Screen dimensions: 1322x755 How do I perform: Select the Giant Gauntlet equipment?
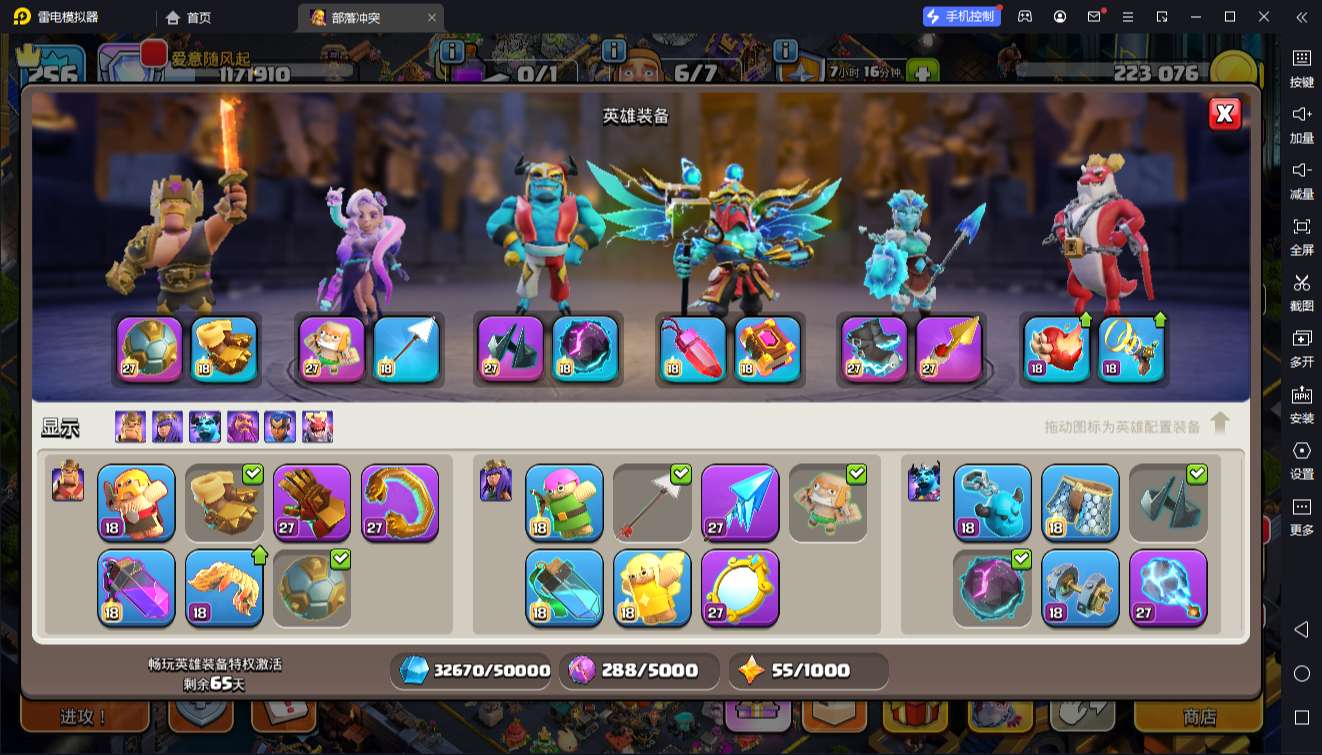[x=312, y=502]
